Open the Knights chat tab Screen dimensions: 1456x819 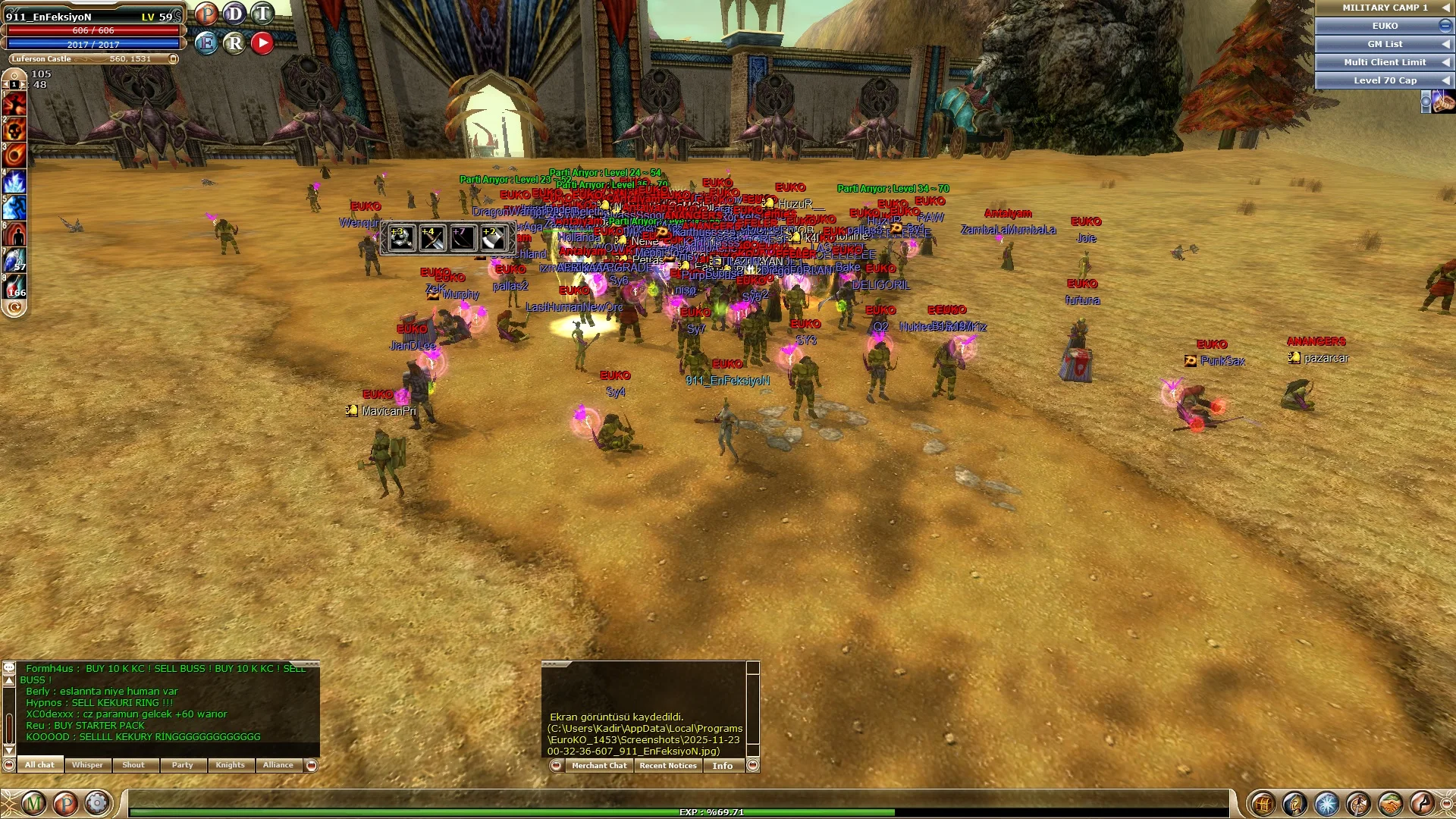(x=230, y=765)
